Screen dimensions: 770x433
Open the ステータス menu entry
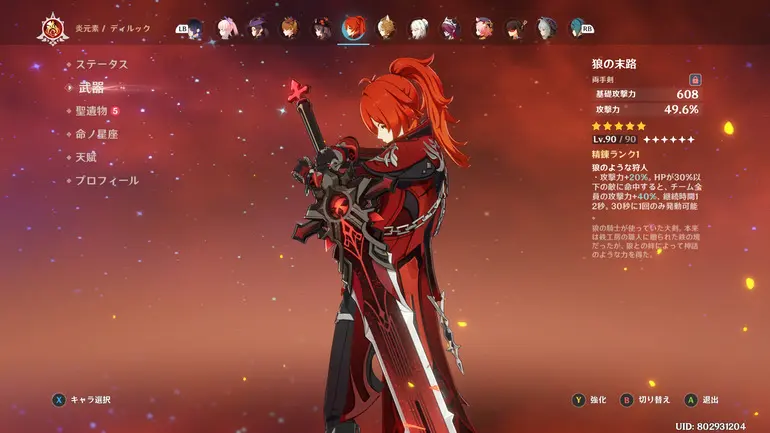pyautogui.click(x=102, y=64)
